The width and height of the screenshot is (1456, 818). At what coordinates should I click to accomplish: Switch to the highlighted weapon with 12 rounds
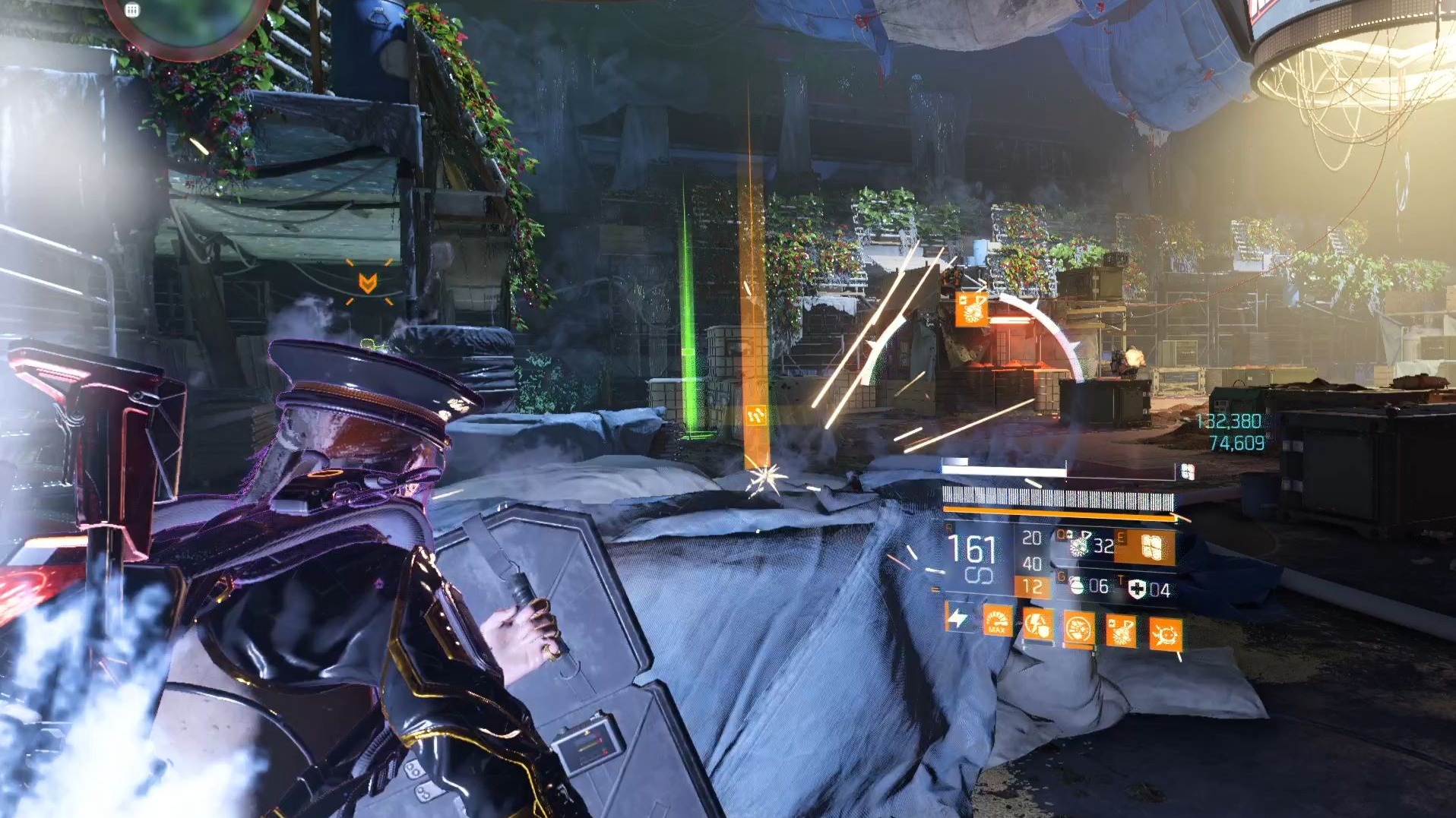point(1032,586)
